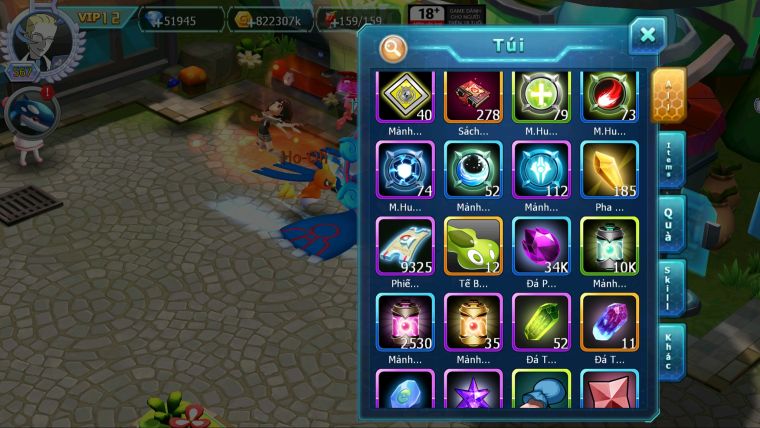The width and height of the screenshot is (760, 428).
Task: Switch to the Quà tab
Action: pyautogui.click(x=669, y=223)
